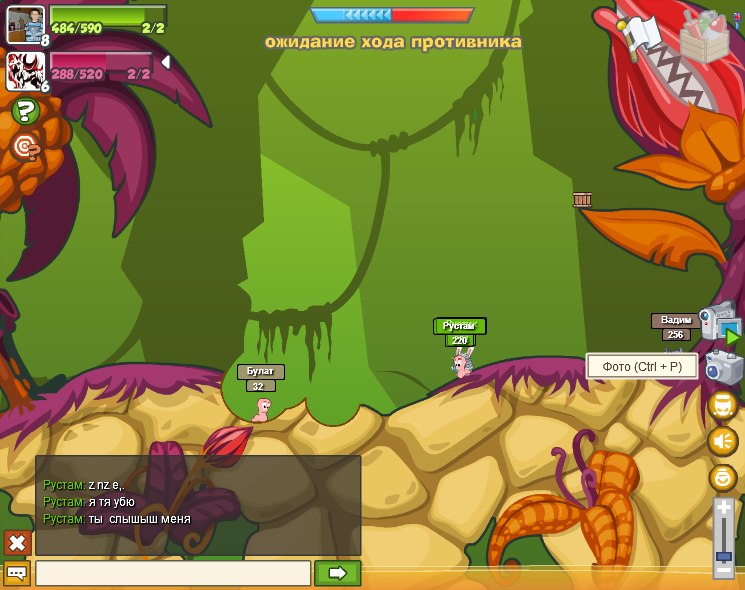Screen dimensions: 745x590
Task: Send chat message with green arrow button
Action: coord(337,573)
